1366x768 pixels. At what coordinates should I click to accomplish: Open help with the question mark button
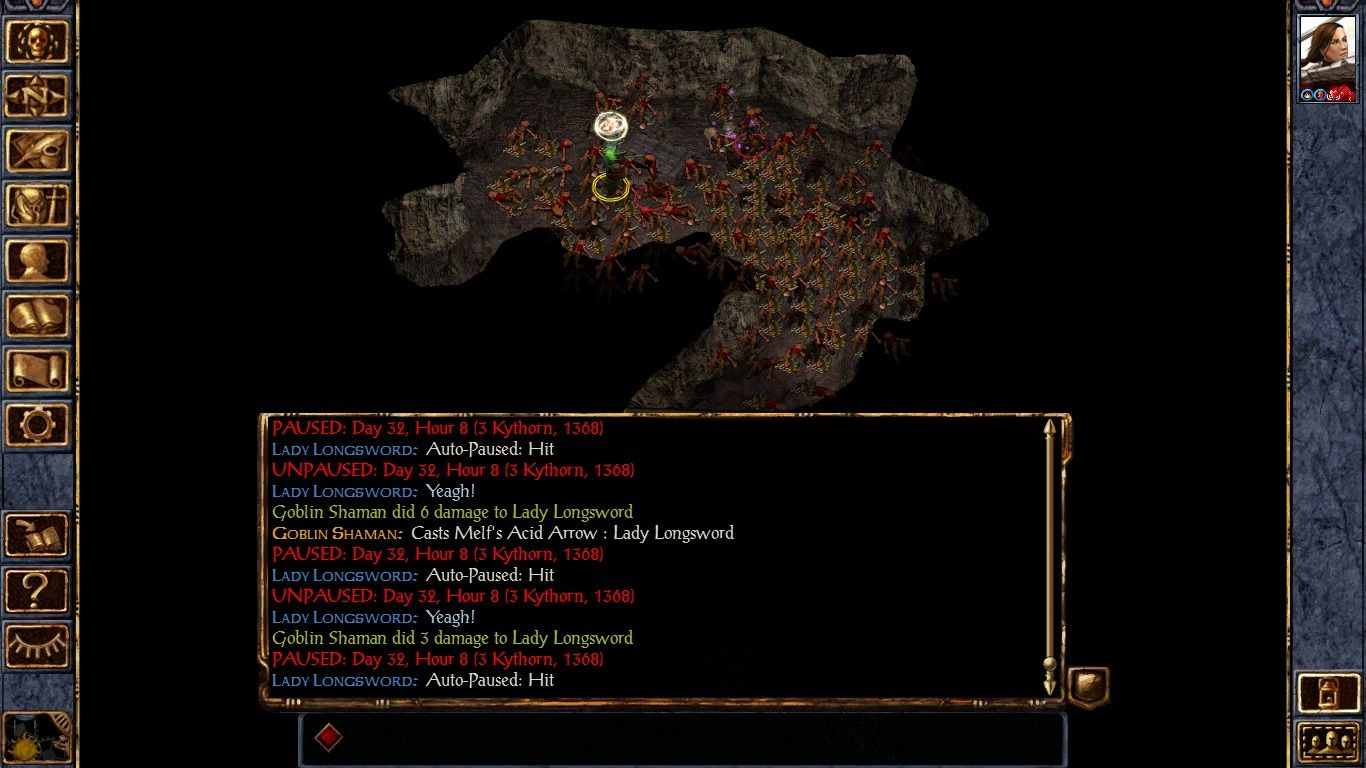37,590
